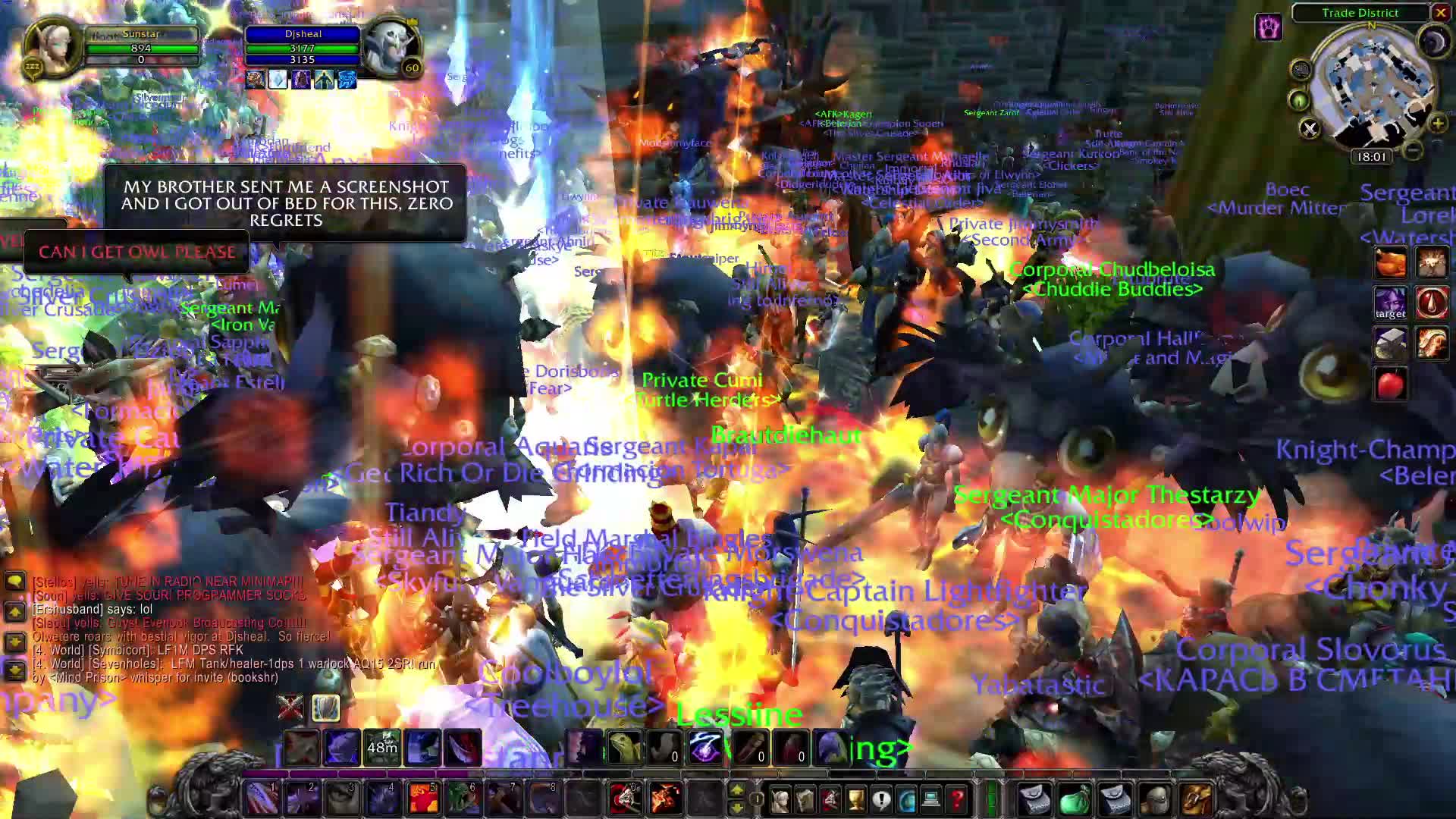Click the crossed-swords battleground icon near minimap
The image size is (1456, 819).
(x=1310, y=130)
